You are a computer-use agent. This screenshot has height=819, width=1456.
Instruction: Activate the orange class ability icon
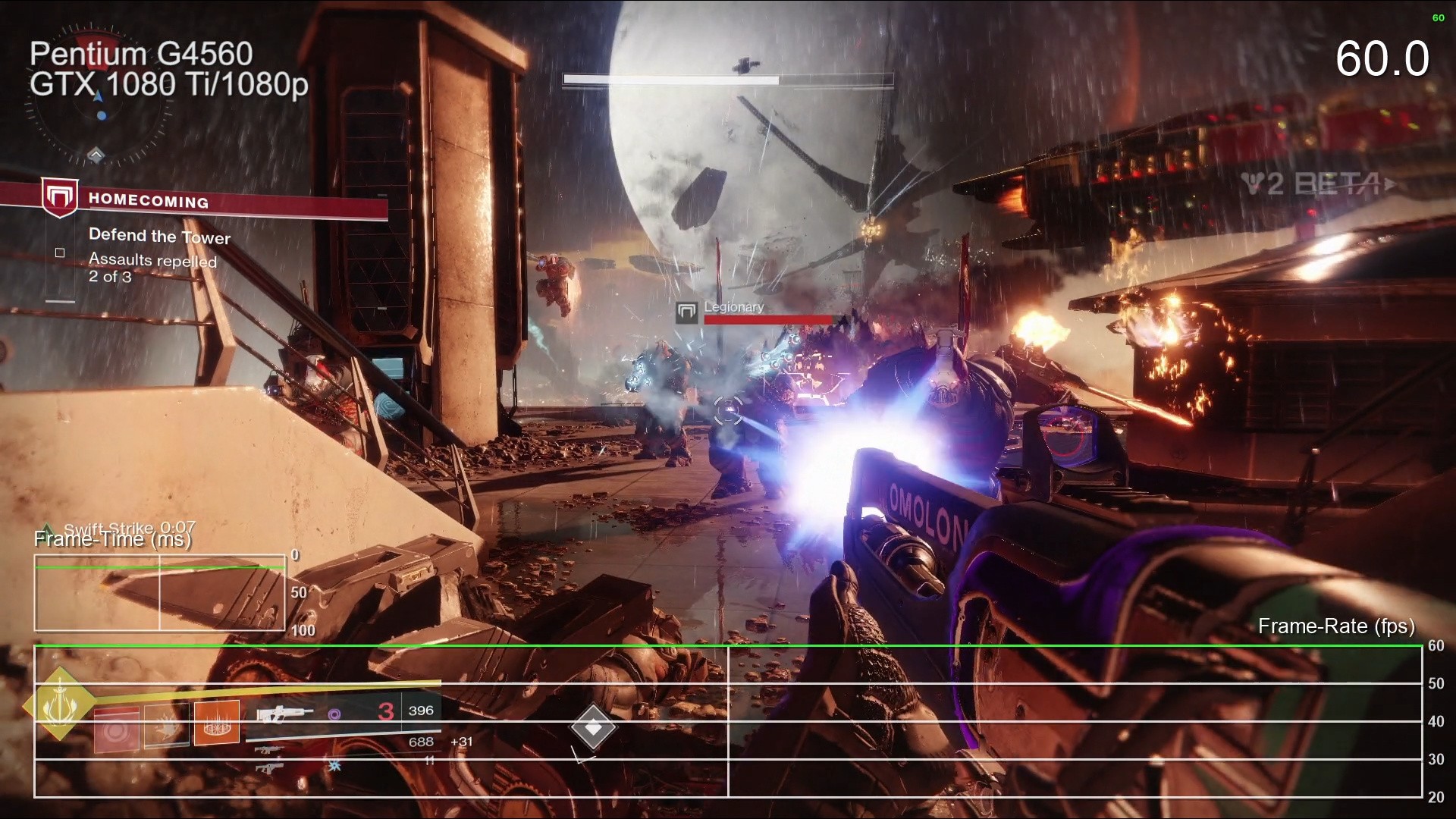[x=217, y=723]
